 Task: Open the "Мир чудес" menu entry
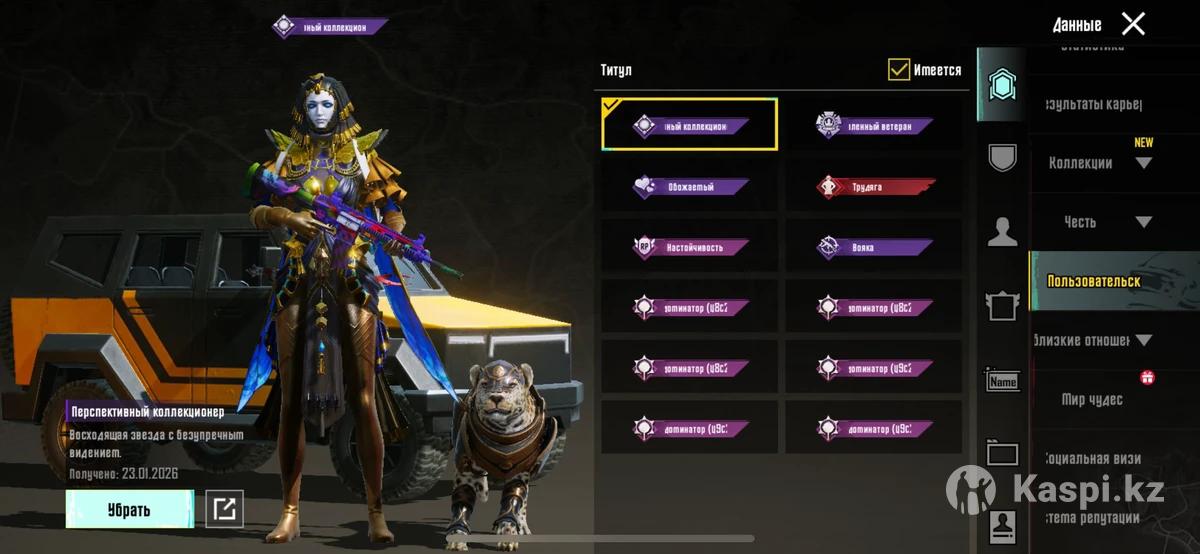click(1092, 399)
